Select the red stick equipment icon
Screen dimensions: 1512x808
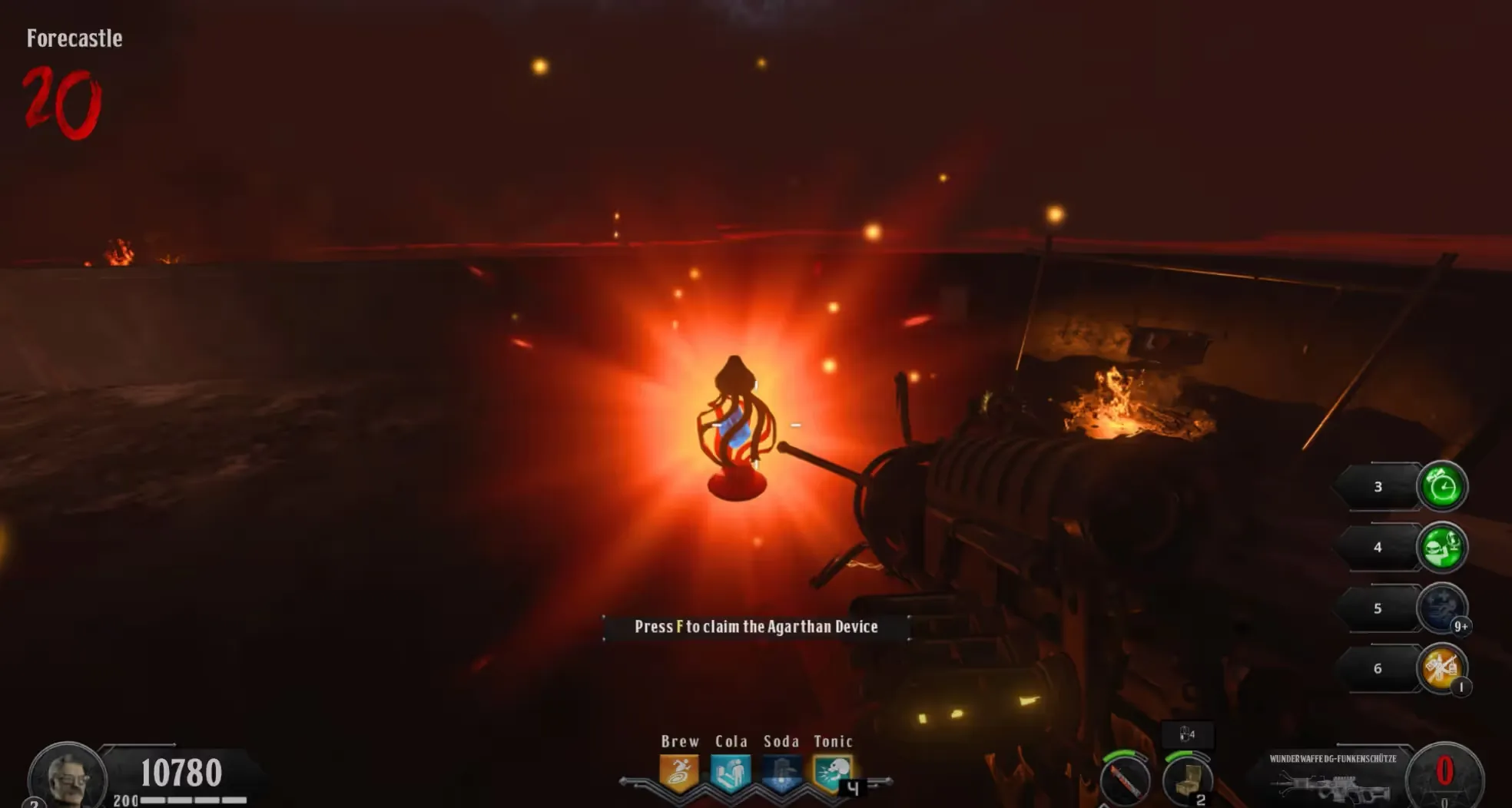[x=1125, y=780]
